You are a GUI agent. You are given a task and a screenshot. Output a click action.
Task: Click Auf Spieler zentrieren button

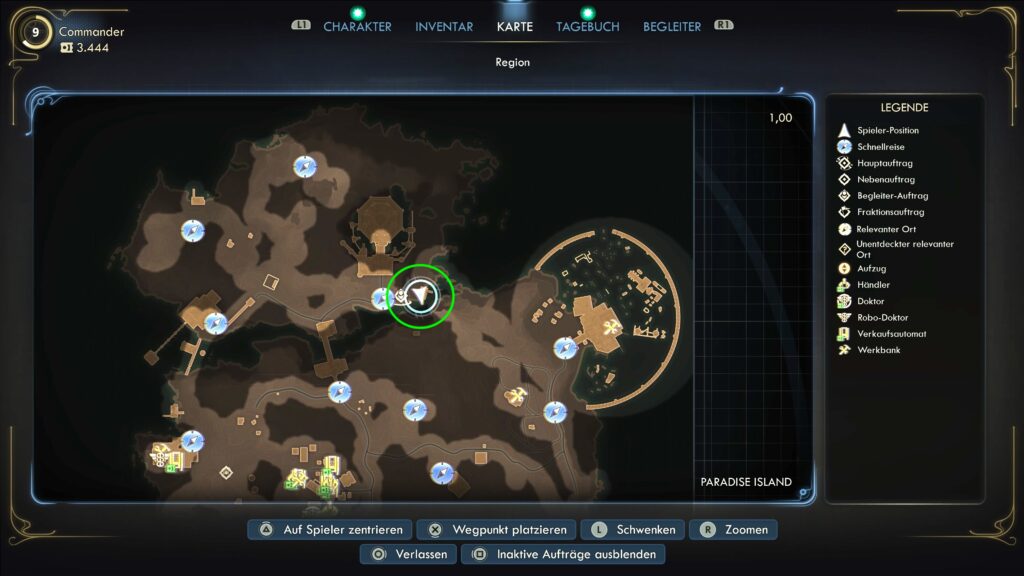(x=330, y=530)
